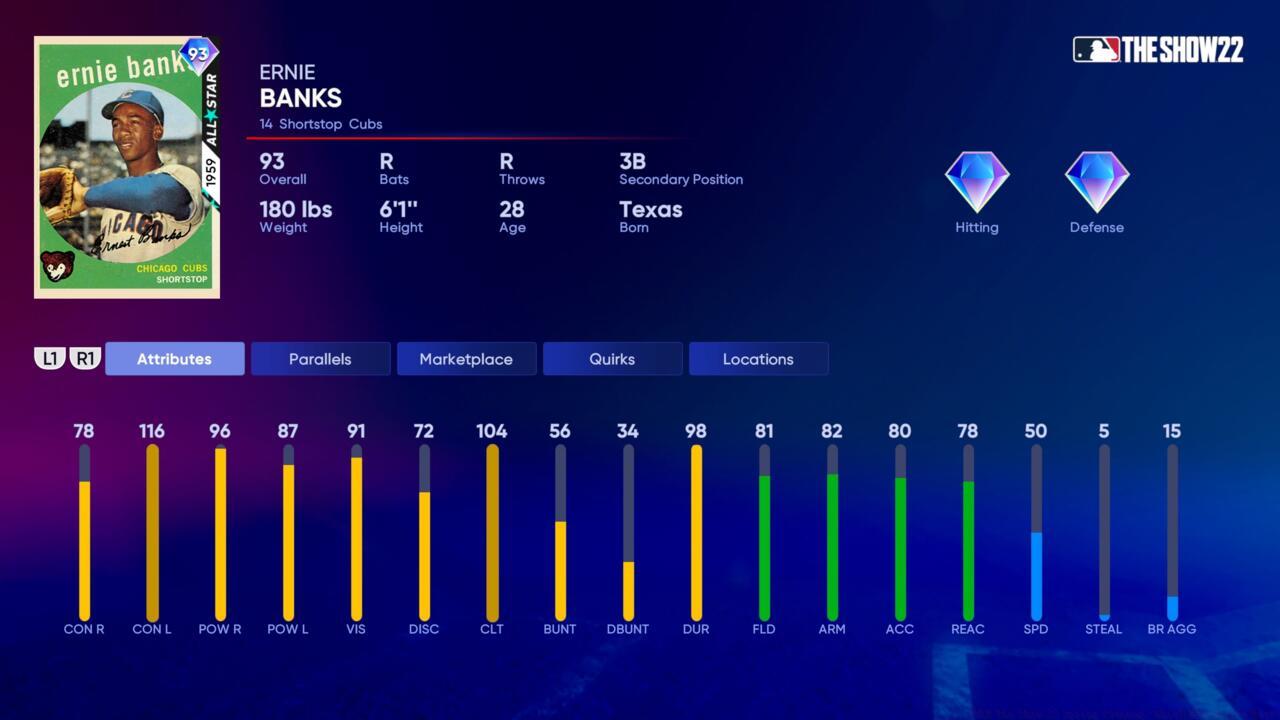The width and height of the screenshot is (1280, 720).
Task: Open the Shortstop Cubs player subtitle
Action: pyautogui.click(x=320, y=124)
